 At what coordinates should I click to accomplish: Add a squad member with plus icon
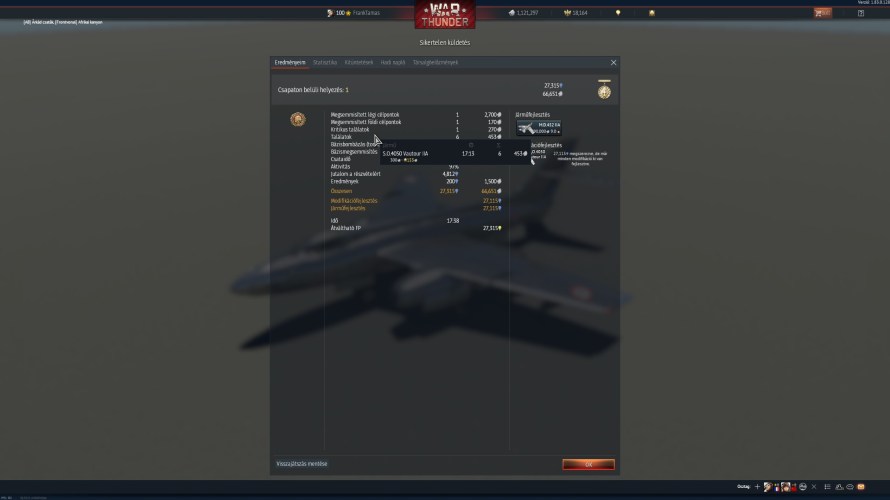(757, 487)
